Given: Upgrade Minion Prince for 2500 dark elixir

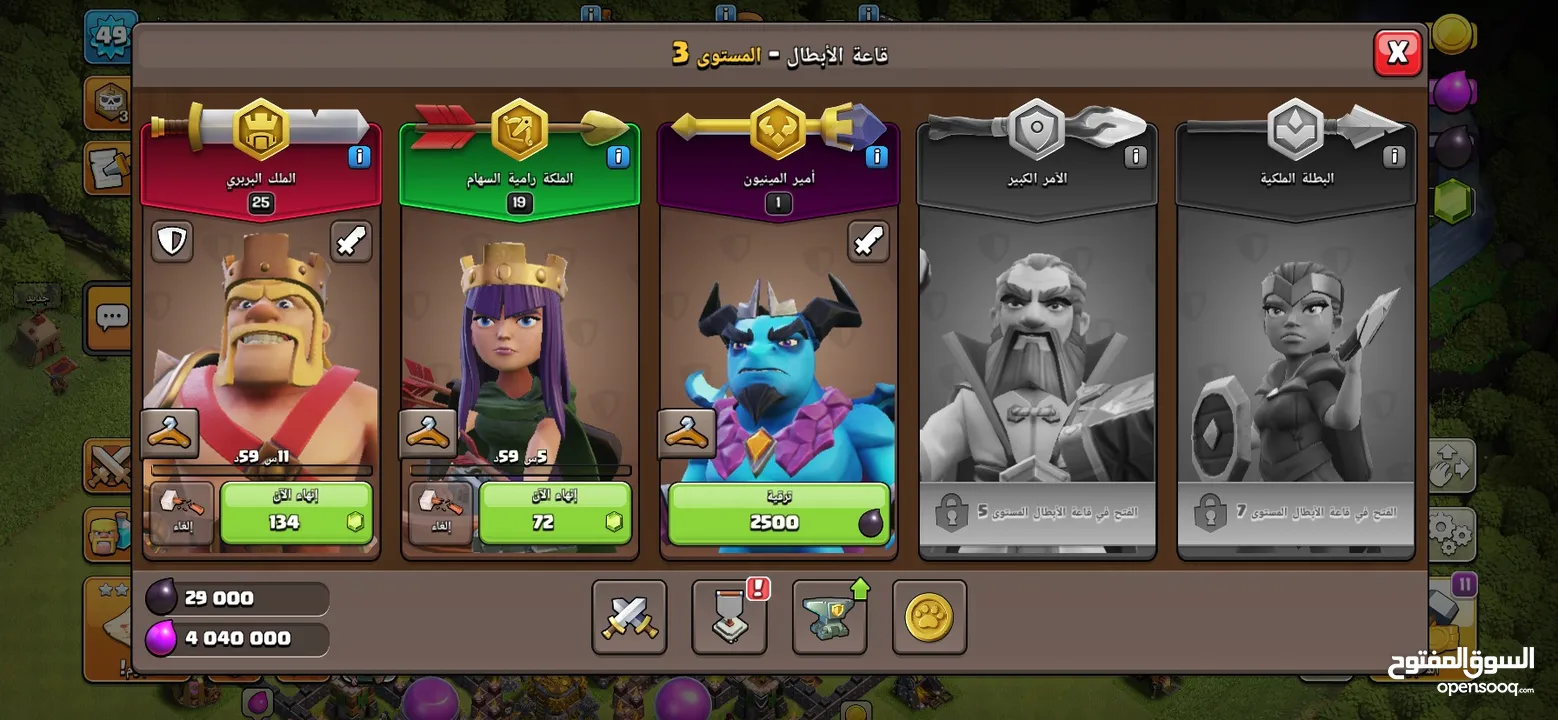Looking at the screenshot, I should (778, 513).
